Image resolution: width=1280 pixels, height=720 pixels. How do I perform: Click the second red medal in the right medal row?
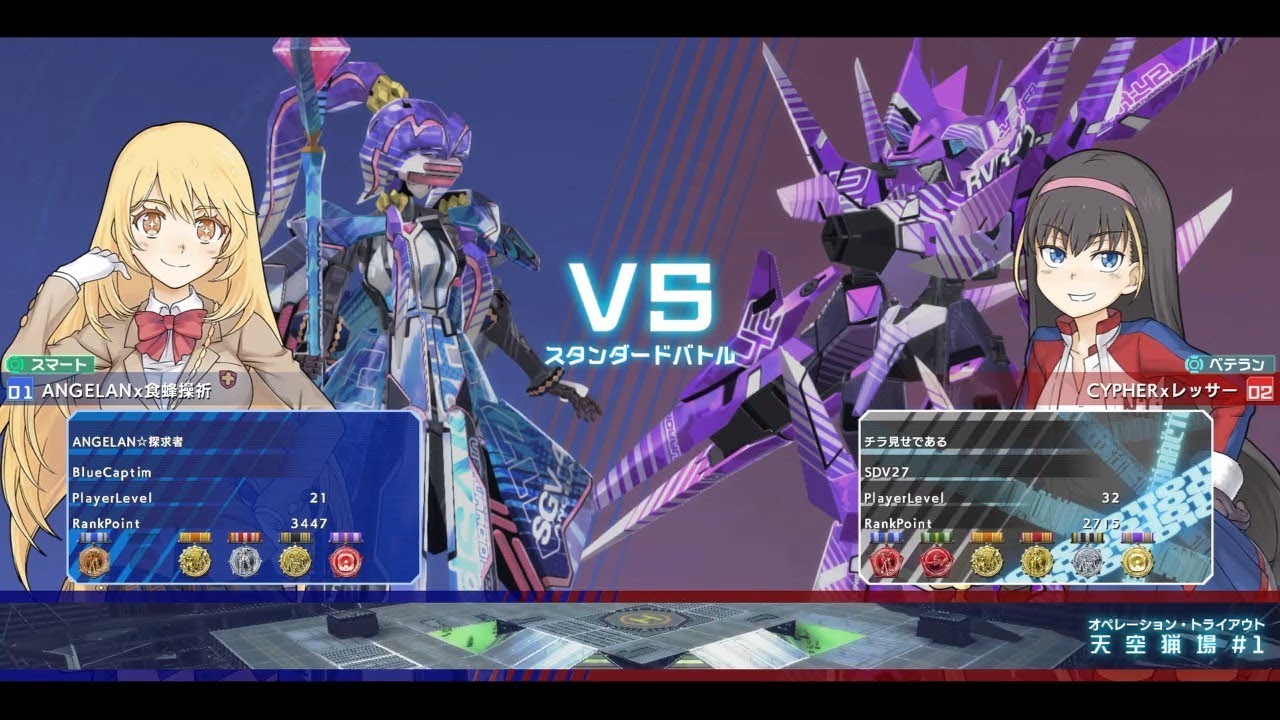(936, 560)
